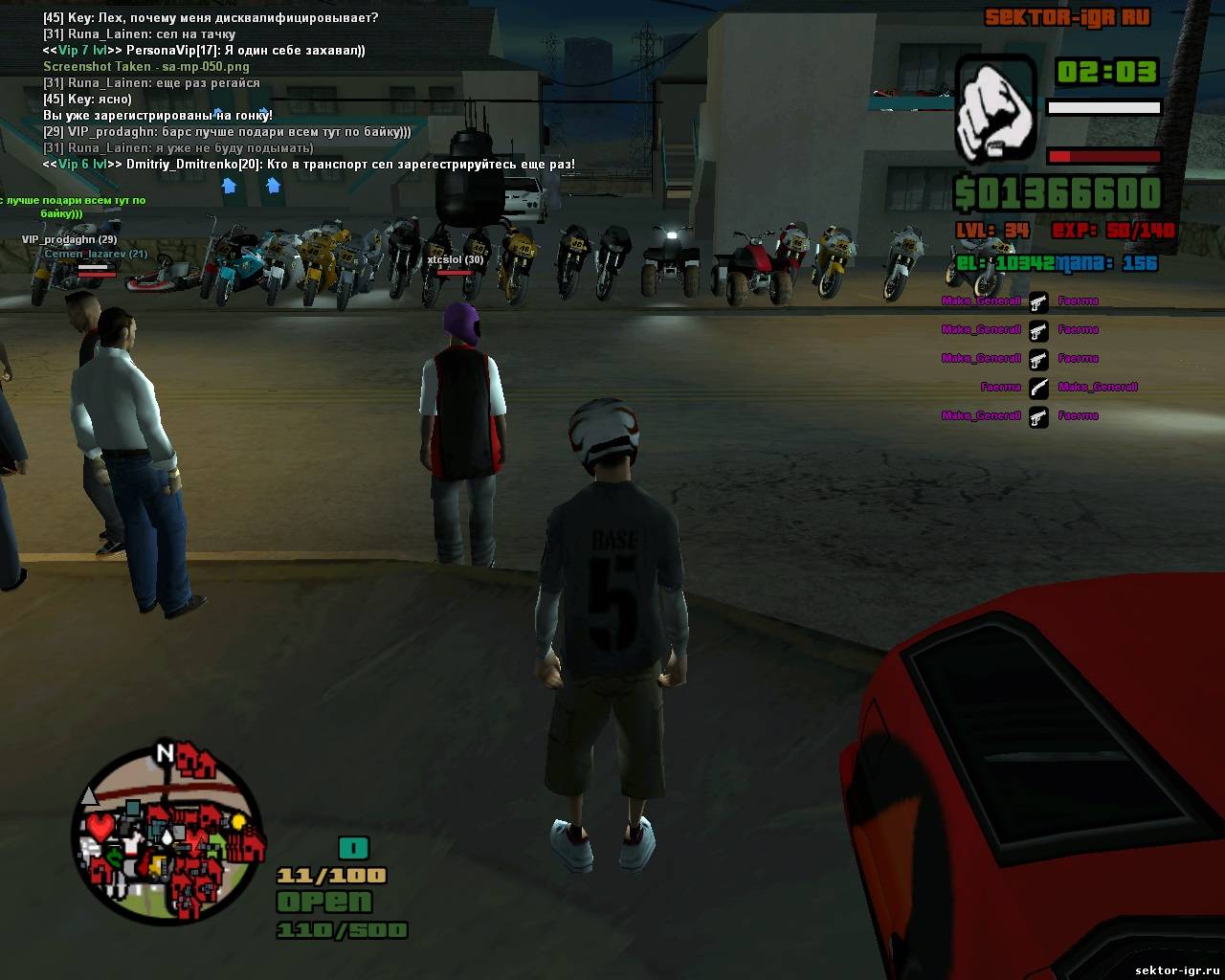1225x980 pixels.
Task: Select the red heart marker on the minimap
Action: pyautogui.click(x=100, y=825)
